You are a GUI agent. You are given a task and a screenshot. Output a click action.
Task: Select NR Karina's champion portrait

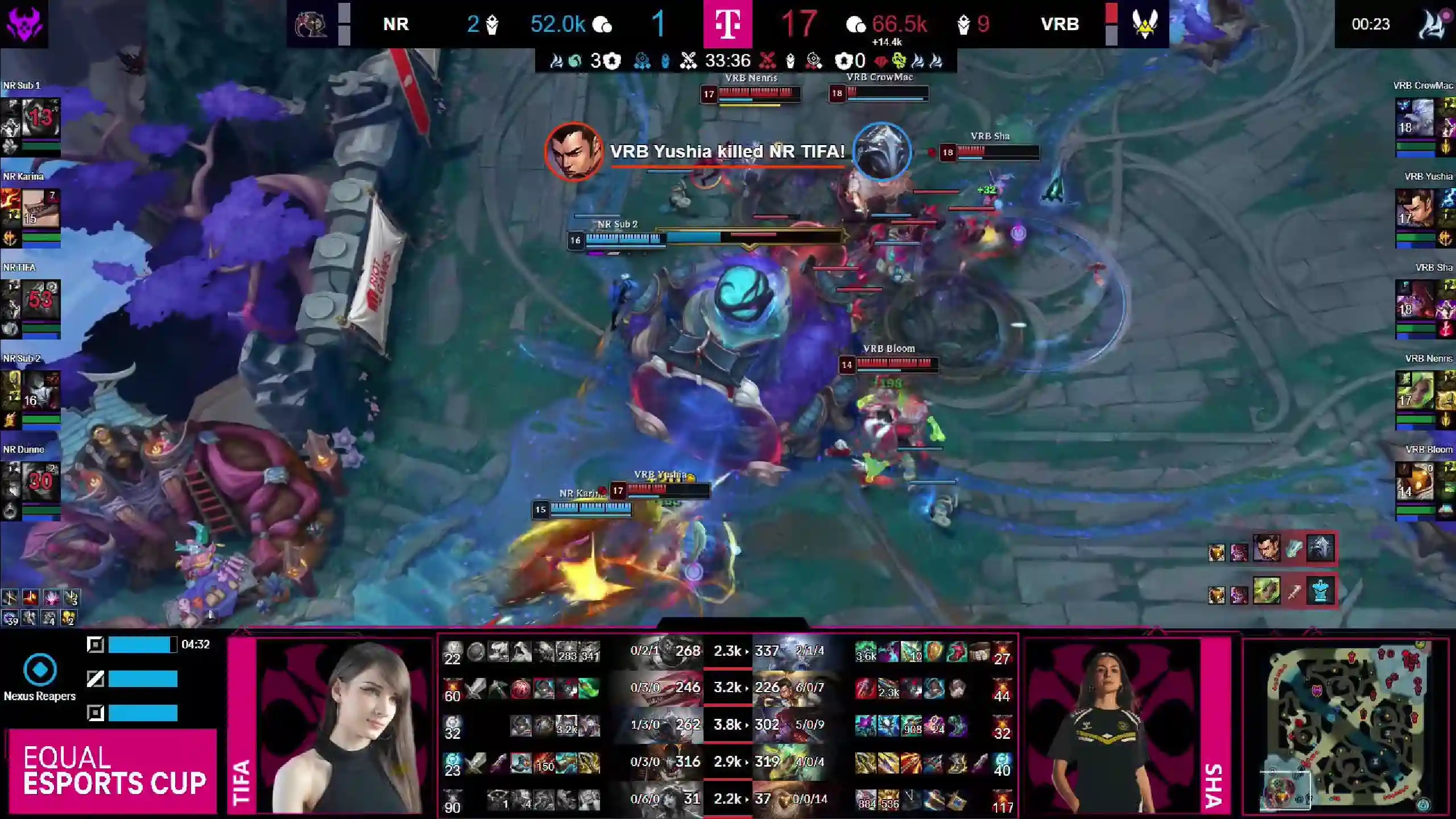(40, 209)
